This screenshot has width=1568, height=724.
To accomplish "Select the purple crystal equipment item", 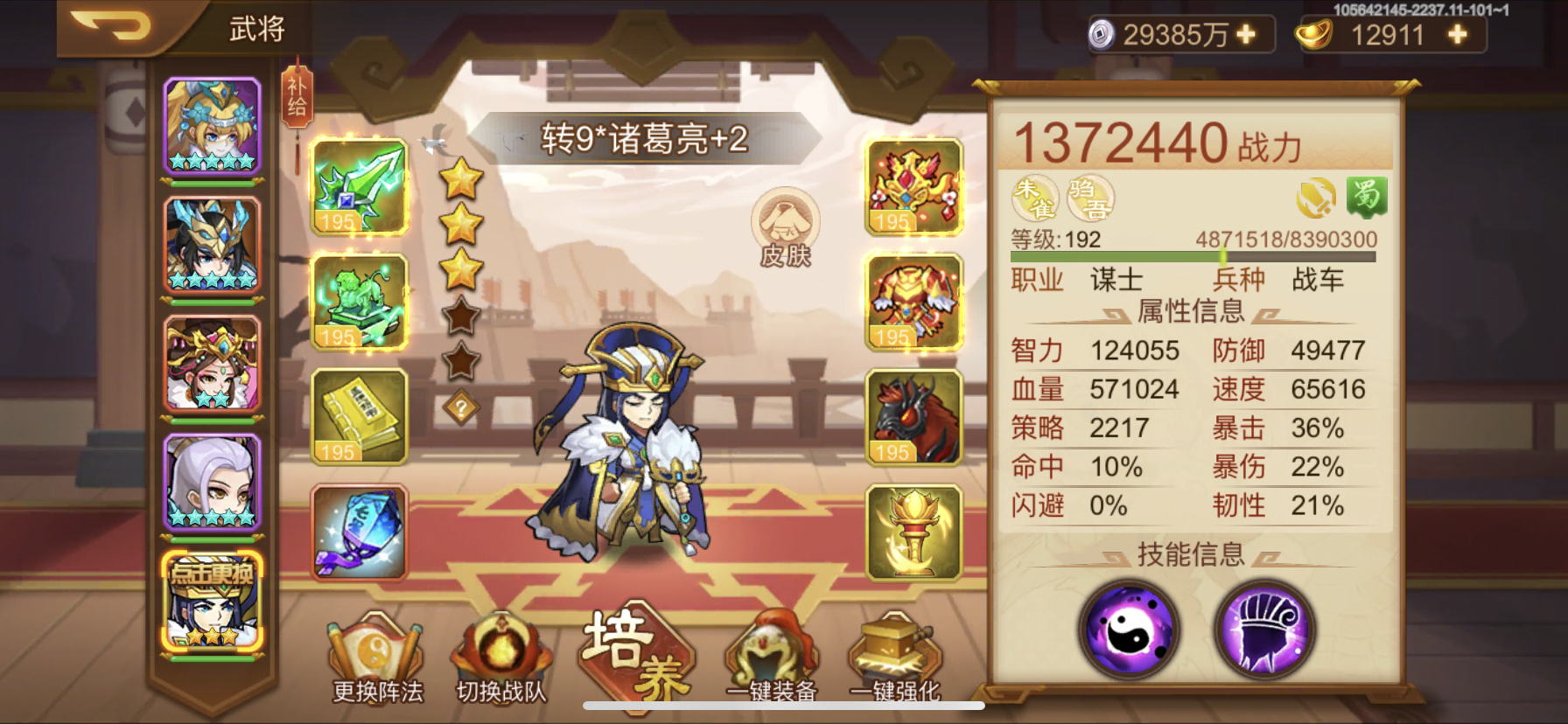I will coord(359,535).
